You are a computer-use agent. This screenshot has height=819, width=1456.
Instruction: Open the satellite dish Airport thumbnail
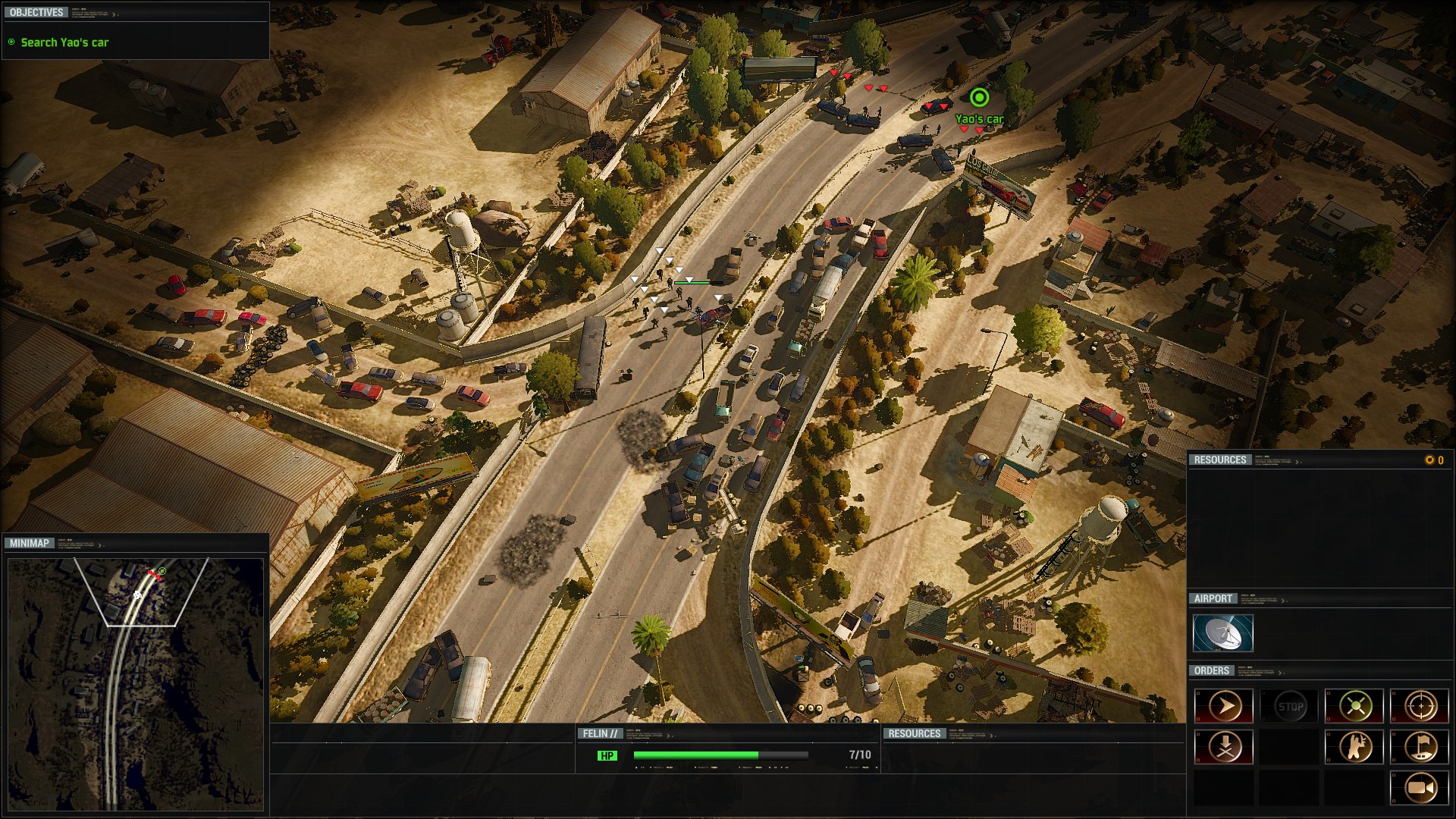click(1222, 633)
